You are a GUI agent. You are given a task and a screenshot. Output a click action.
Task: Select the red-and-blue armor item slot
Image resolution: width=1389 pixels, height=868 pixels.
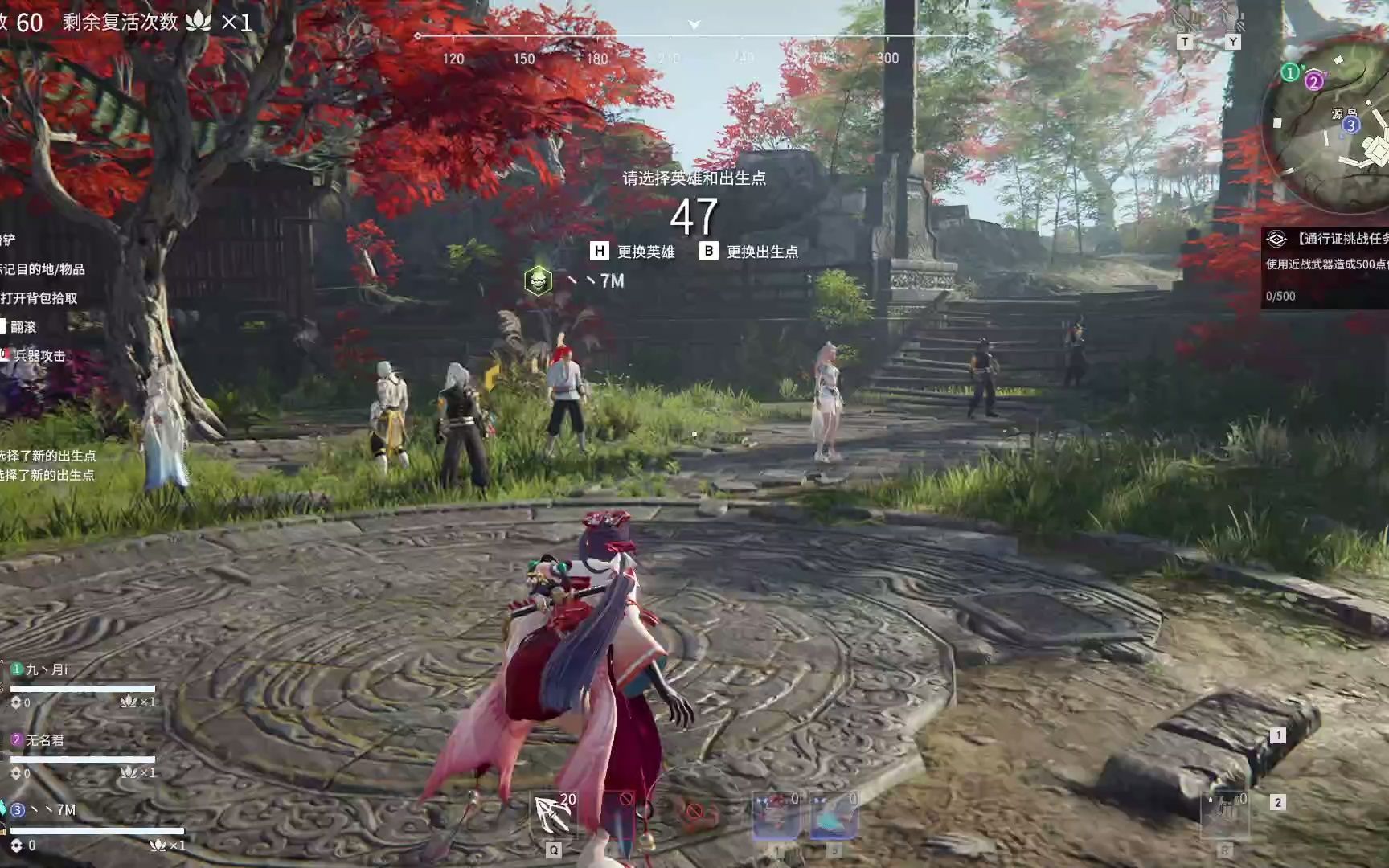776,815
